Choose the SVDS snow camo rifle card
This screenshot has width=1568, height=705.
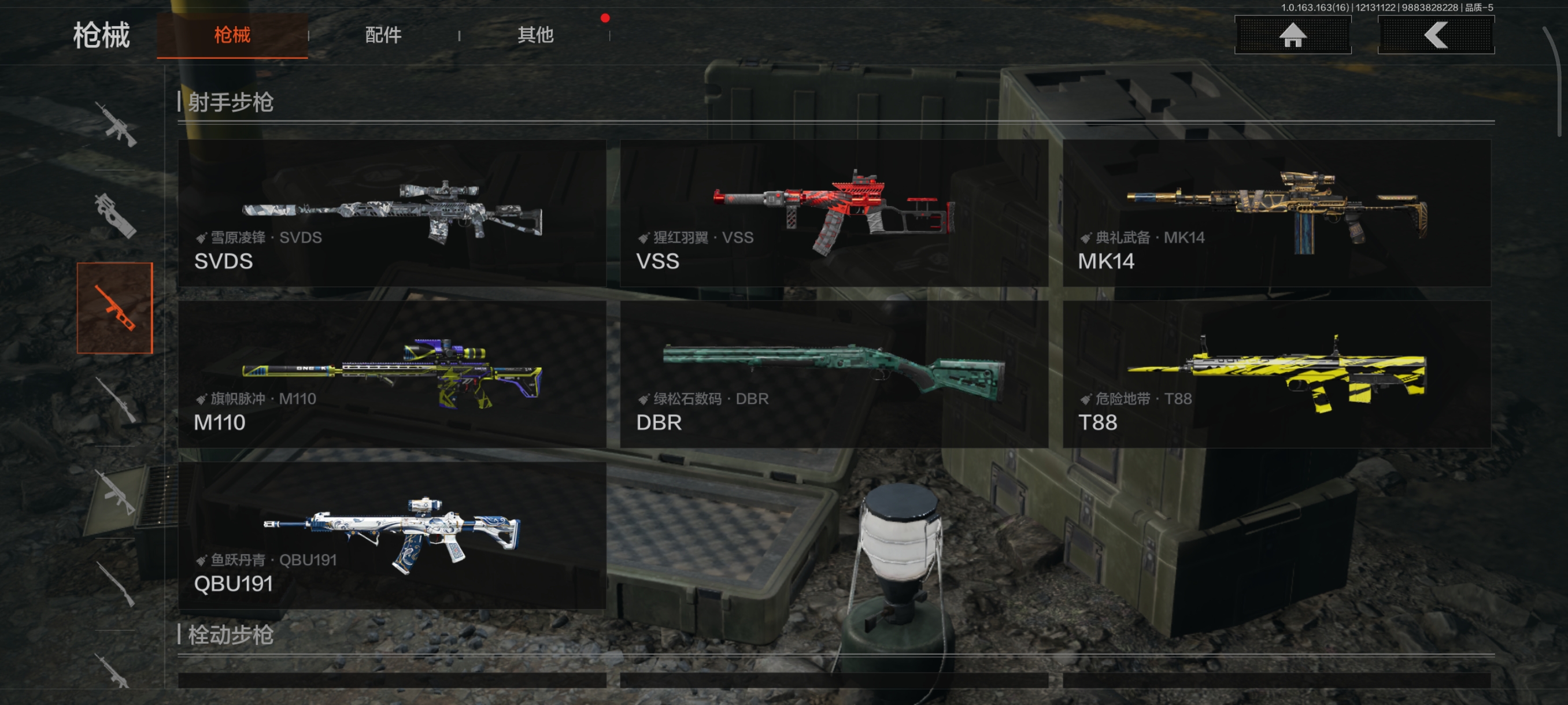pos(391,213)
